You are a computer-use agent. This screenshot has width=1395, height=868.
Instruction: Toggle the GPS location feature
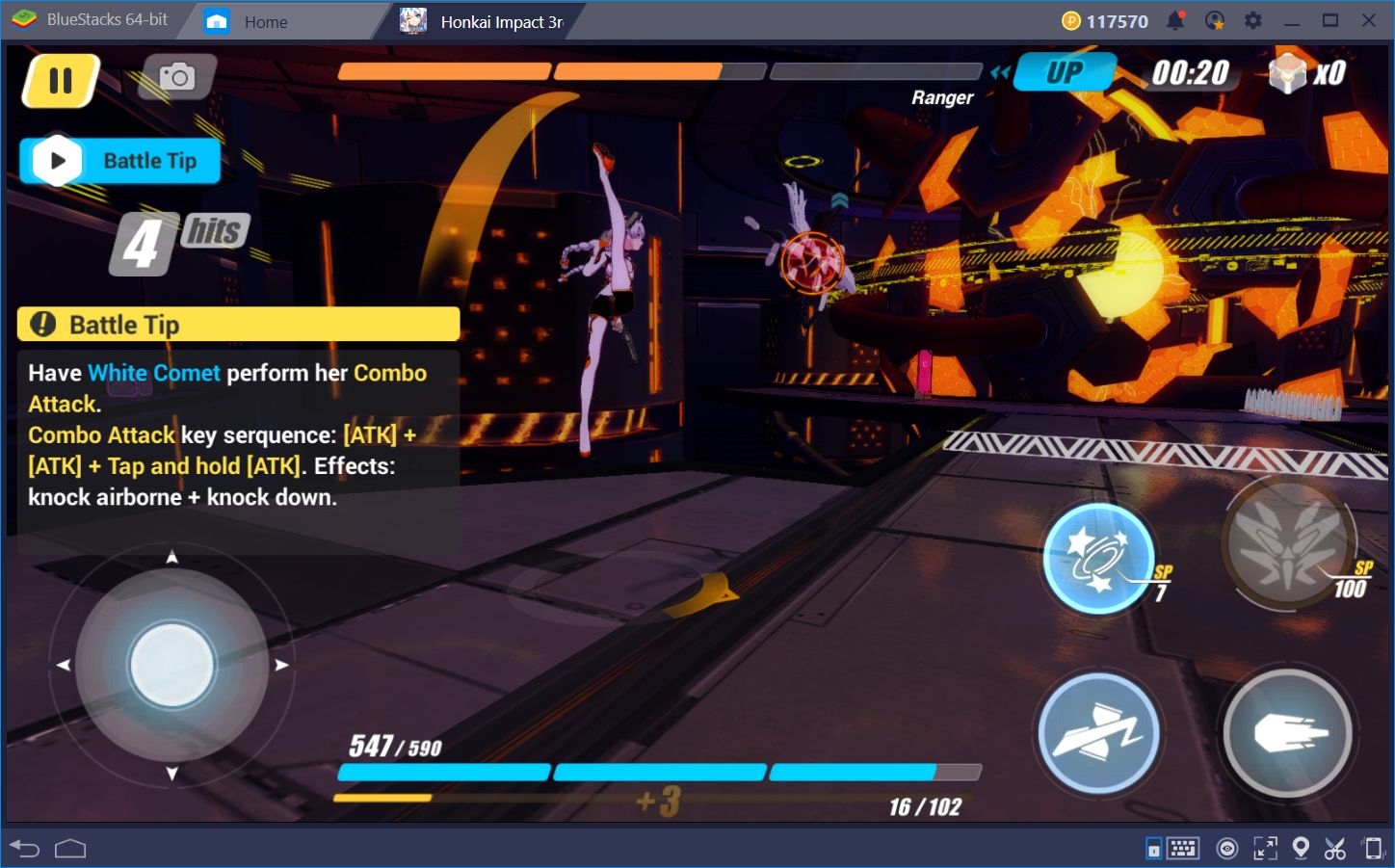(1301, 849)
